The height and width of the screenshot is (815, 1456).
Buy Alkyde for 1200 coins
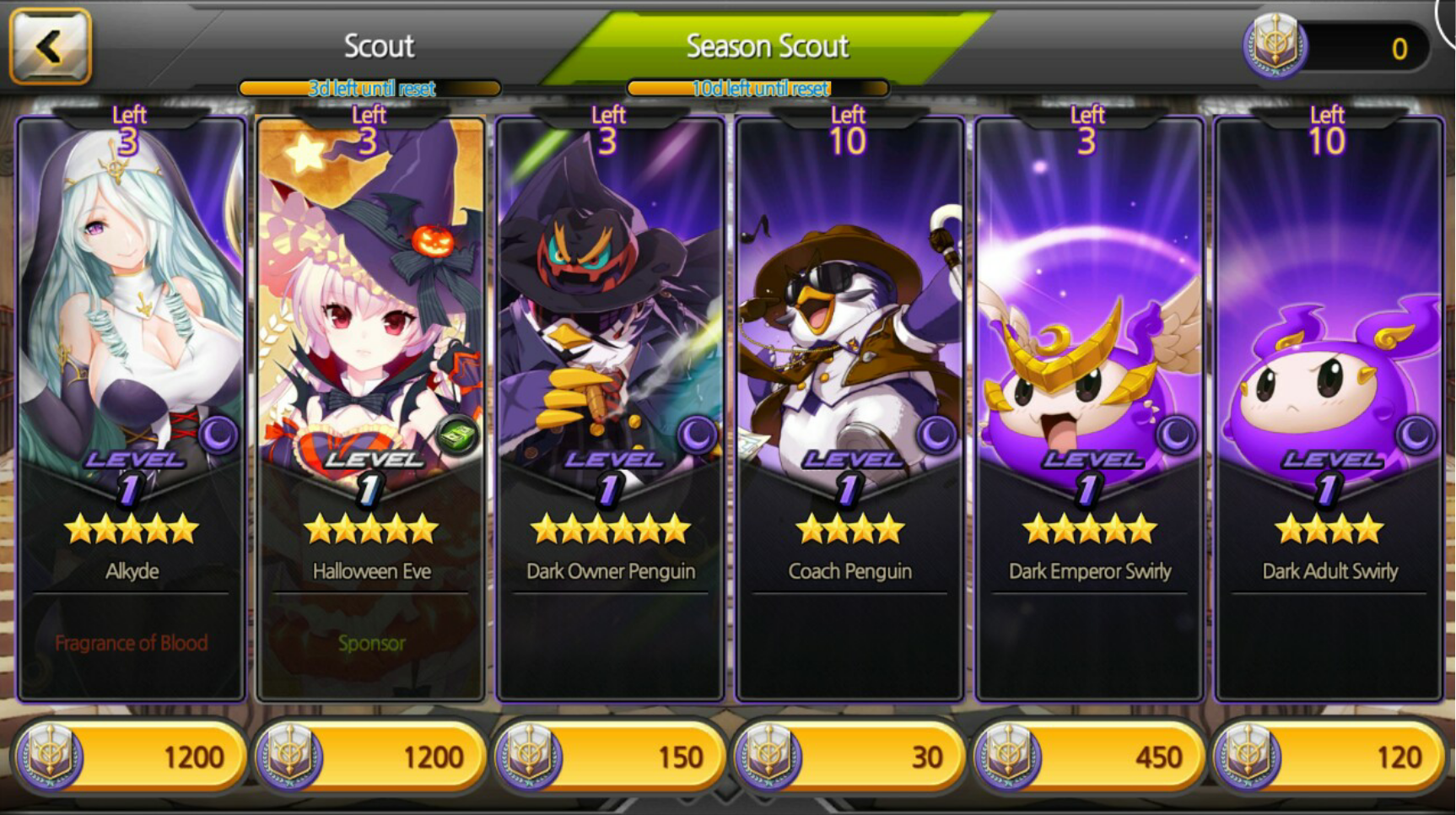coord(132,756)
